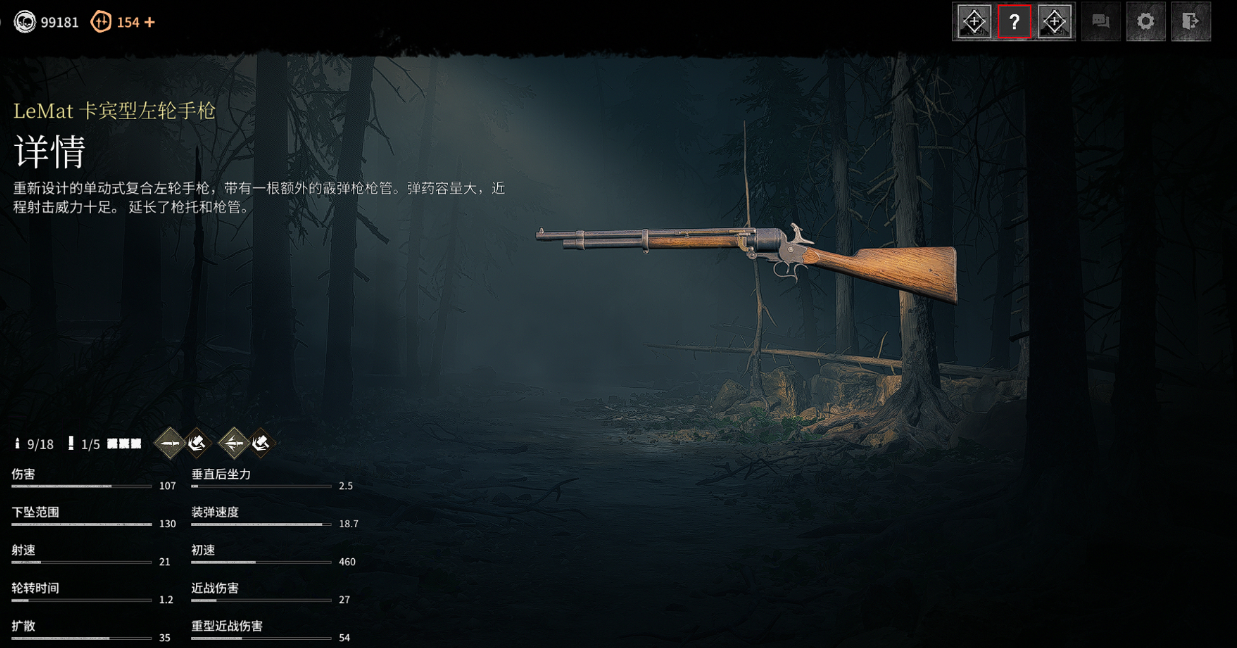1237x648 pixels.
Task: Open the gear settings menu
Action: click(x=1146, y=22)
